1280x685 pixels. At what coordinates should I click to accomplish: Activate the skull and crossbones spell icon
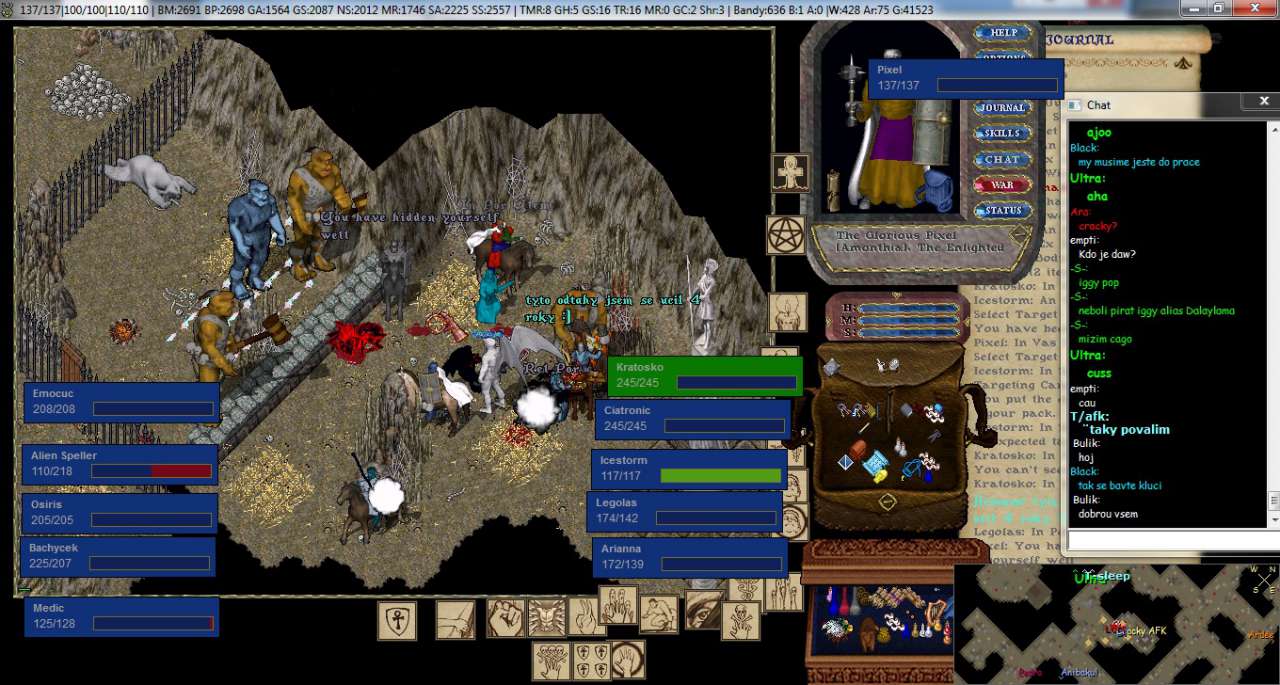click(x=740, y=620)
